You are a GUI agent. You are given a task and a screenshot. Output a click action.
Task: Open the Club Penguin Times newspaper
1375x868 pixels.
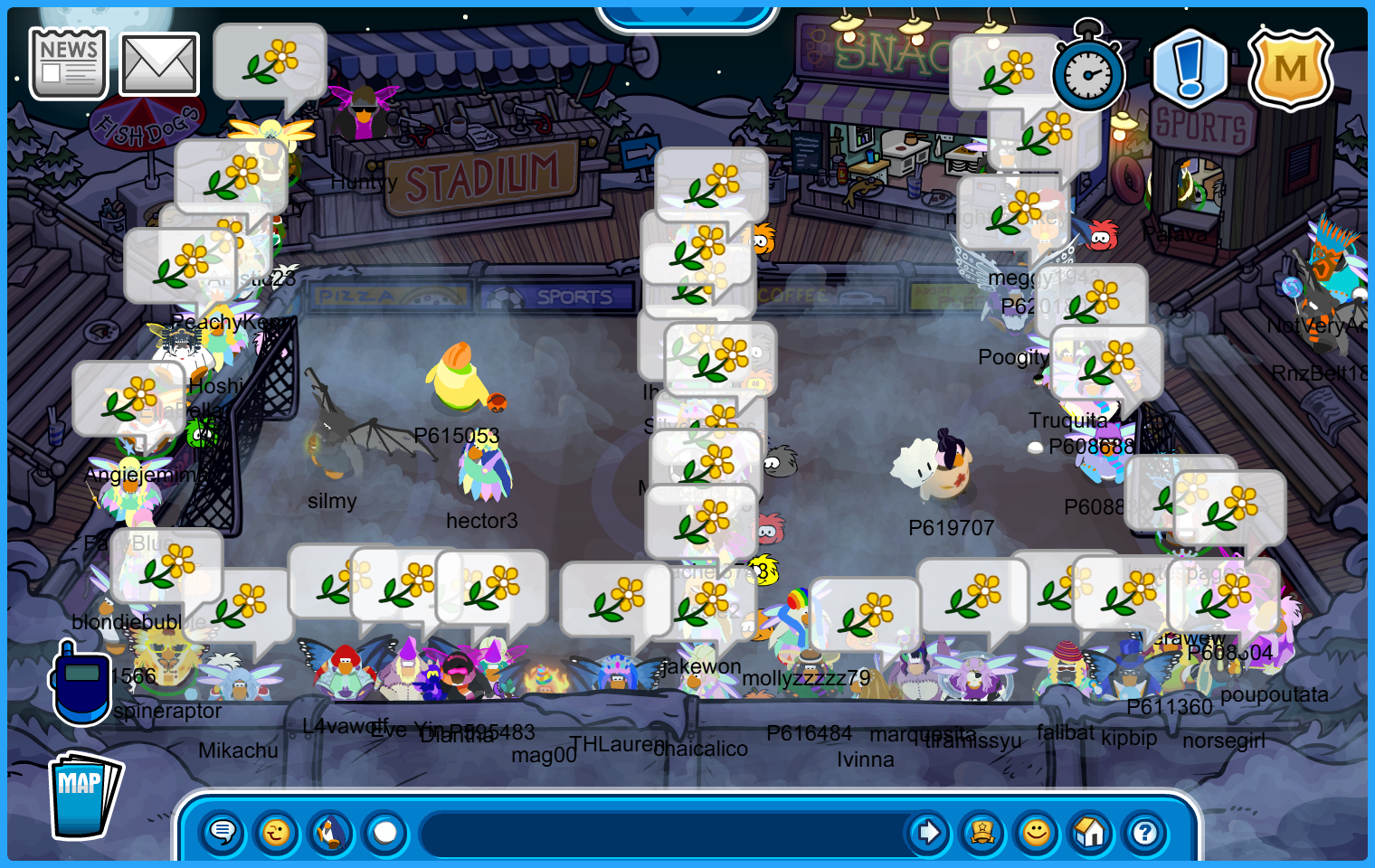pyautogui.click(x=68, y=63)
